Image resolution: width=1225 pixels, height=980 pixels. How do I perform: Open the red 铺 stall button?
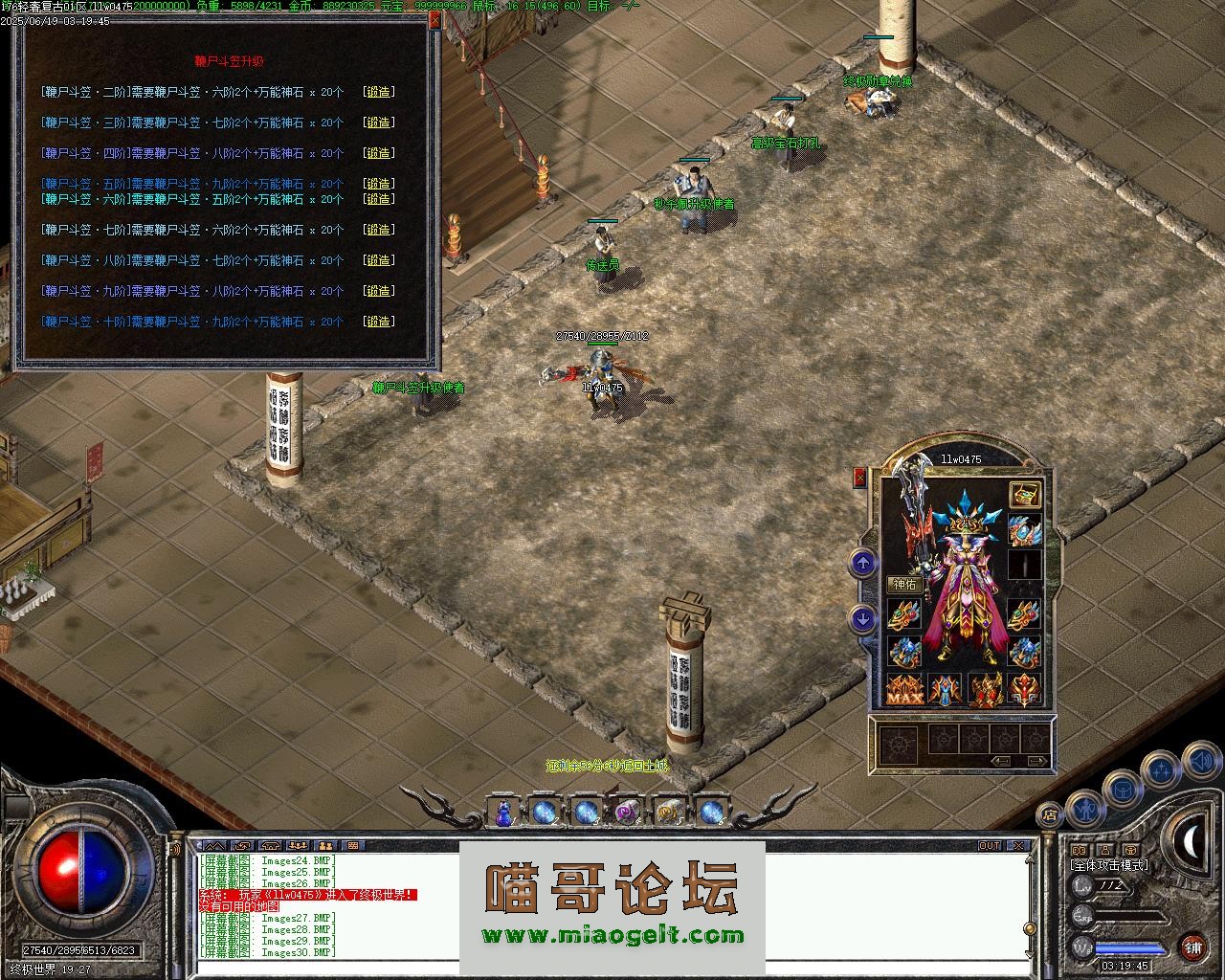pos(1192,947)
